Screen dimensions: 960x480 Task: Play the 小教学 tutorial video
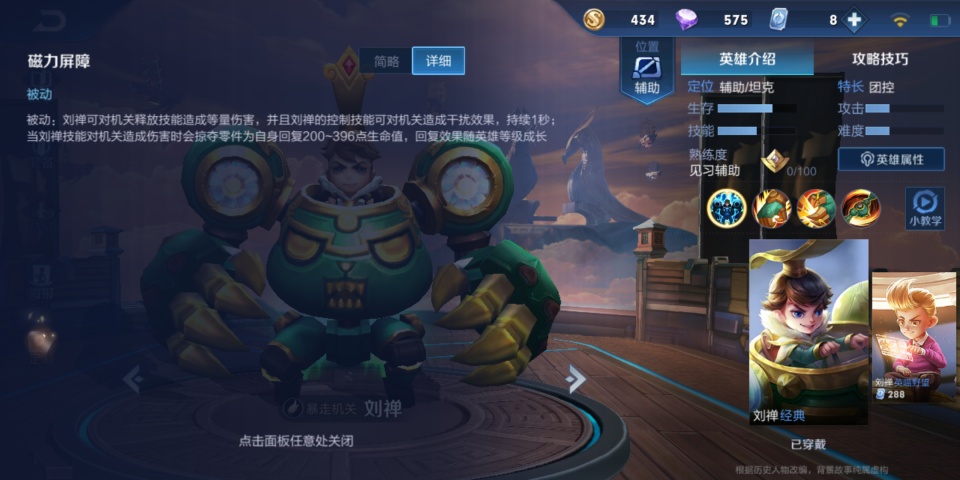924,207
